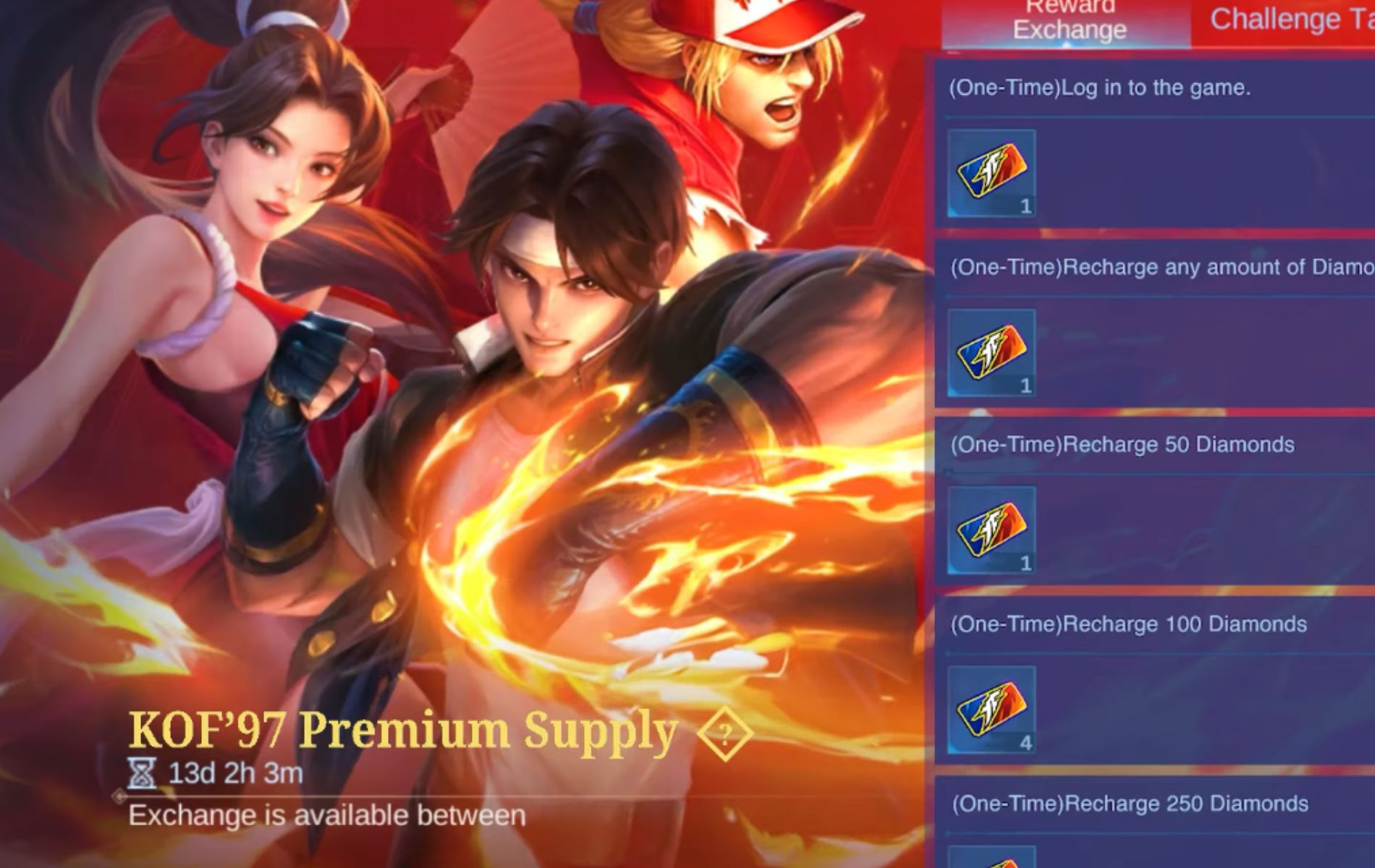Open the help diamond icon beside event title

point(727,732)
